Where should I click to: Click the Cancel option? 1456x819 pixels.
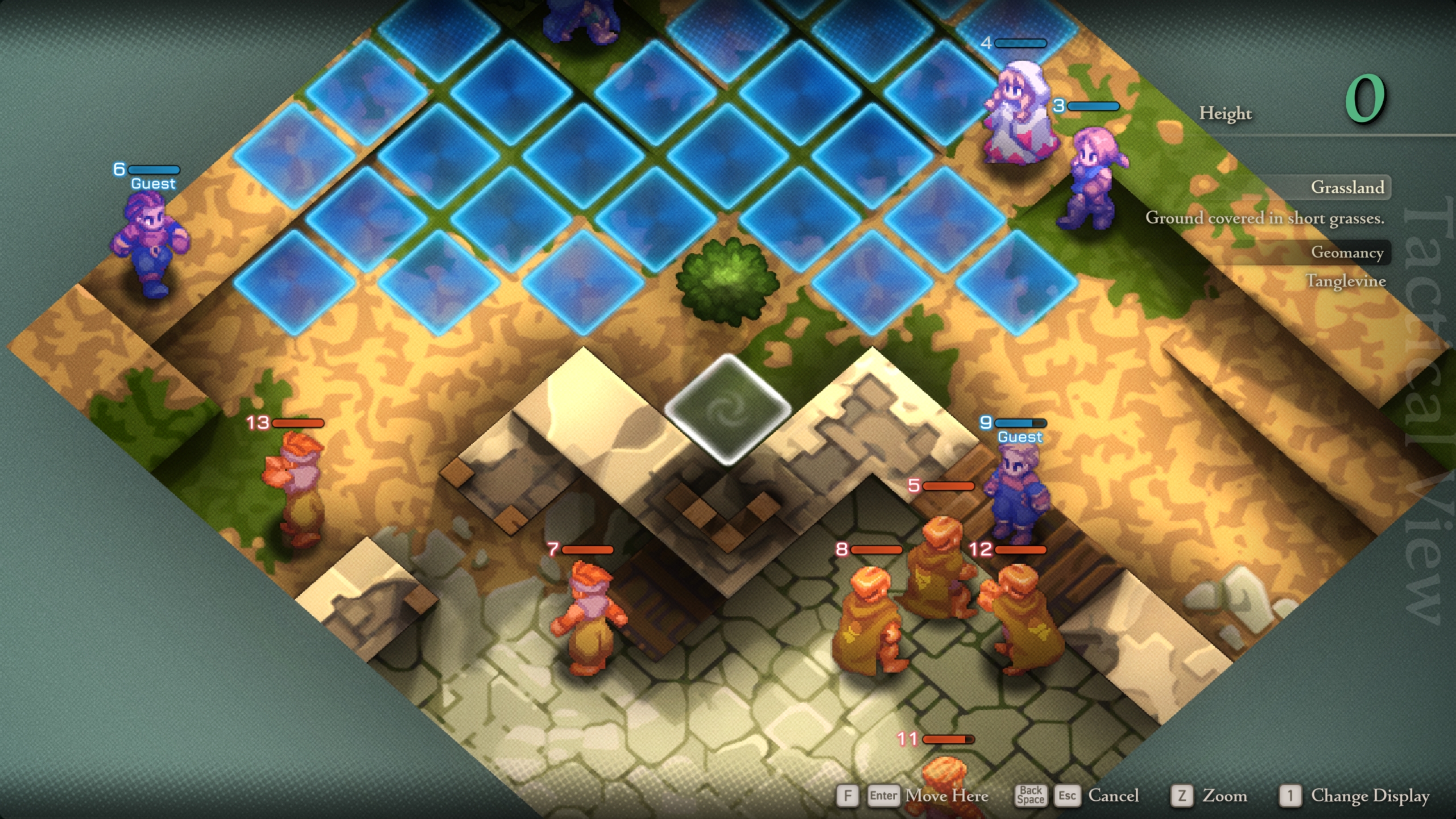pos(1113,796)
